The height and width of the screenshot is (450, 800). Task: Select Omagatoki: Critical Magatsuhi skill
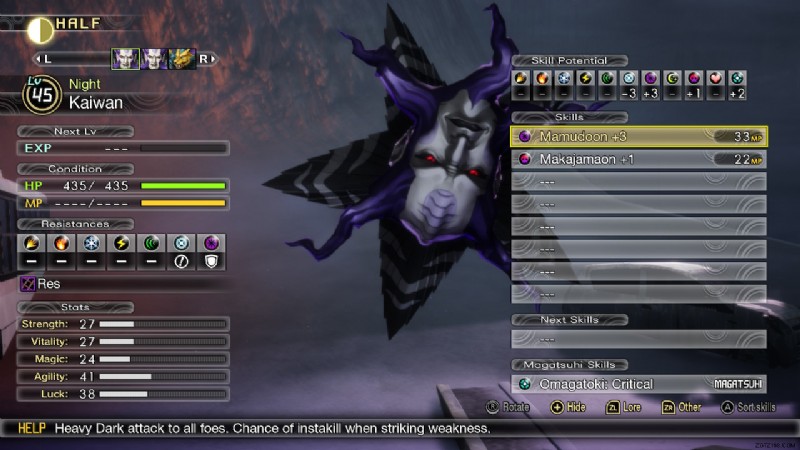(x=638, y=384)
